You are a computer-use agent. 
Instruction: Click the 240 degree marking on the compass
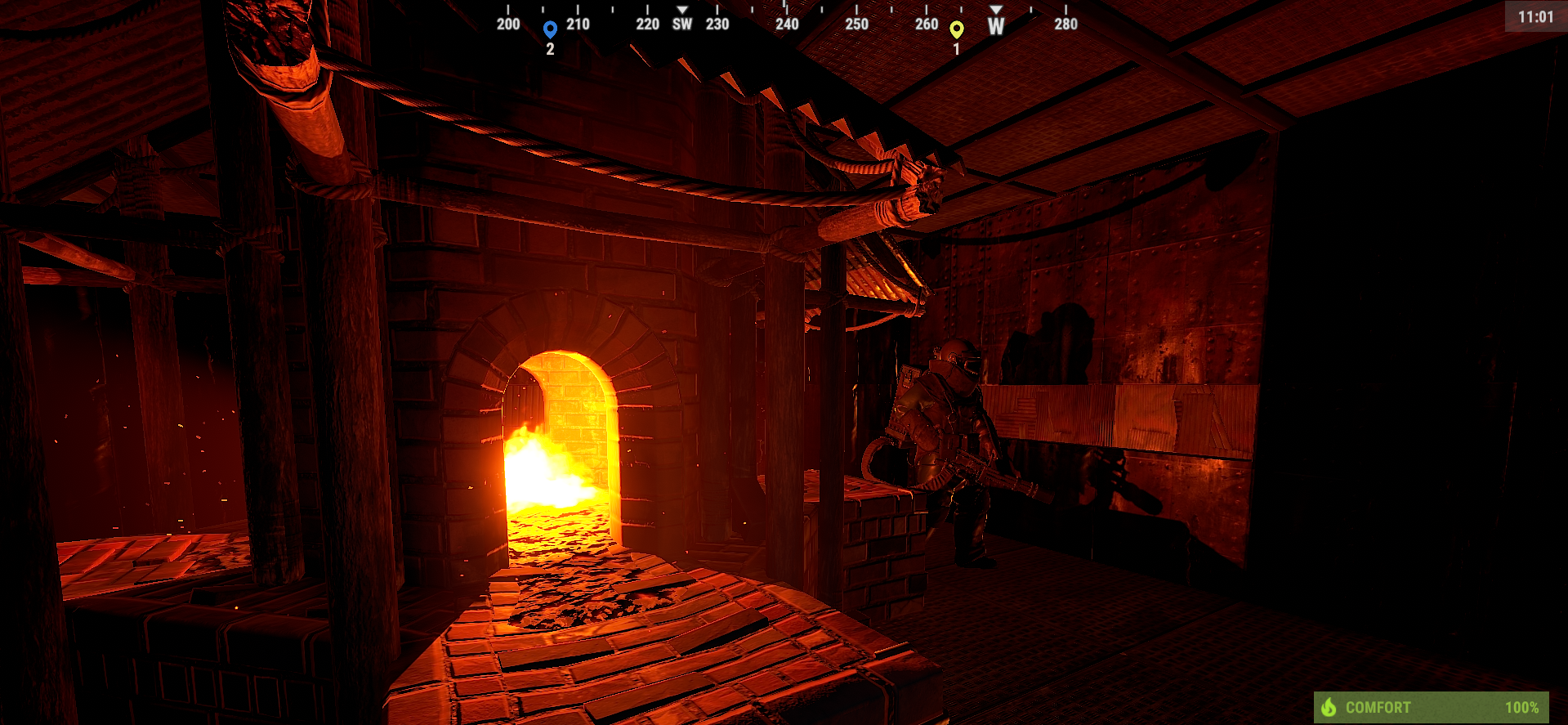pyautogui.click(x=787, y=25)
